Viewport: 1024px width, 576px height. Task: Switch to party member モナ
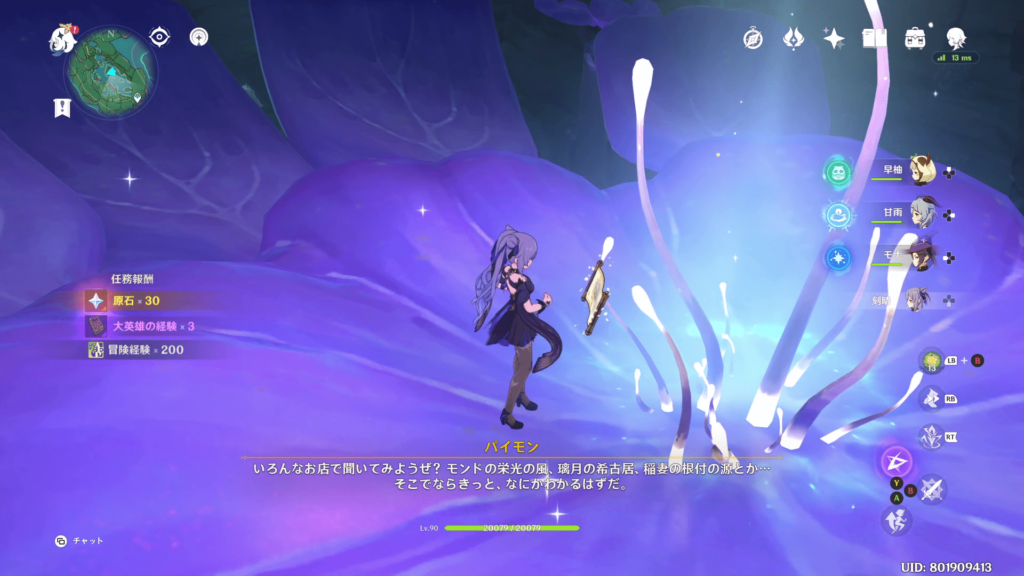pyautogui.click(x=921, y=256)
